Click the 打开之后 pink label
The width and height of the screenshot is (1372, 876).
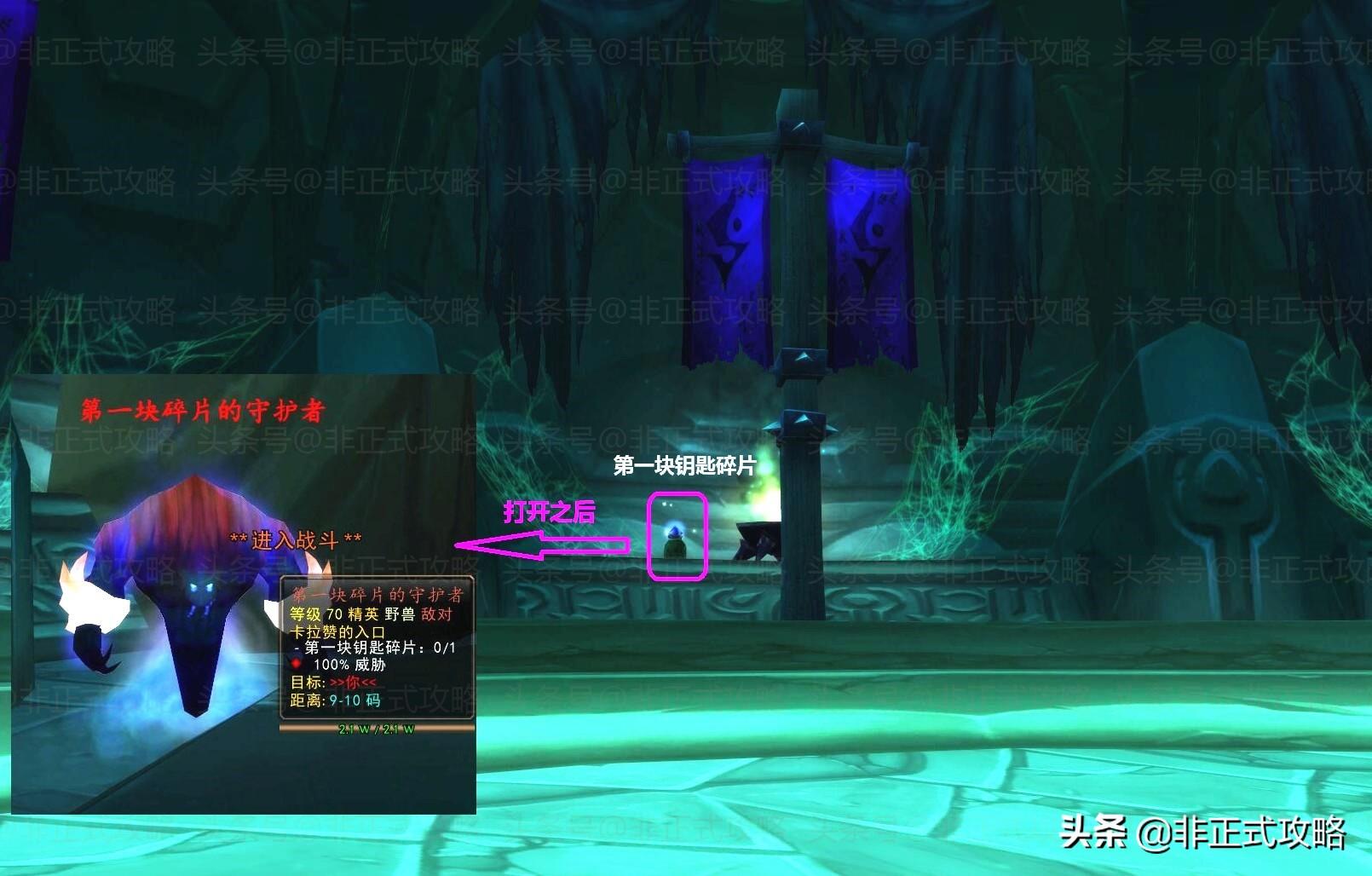click(551, 512)
